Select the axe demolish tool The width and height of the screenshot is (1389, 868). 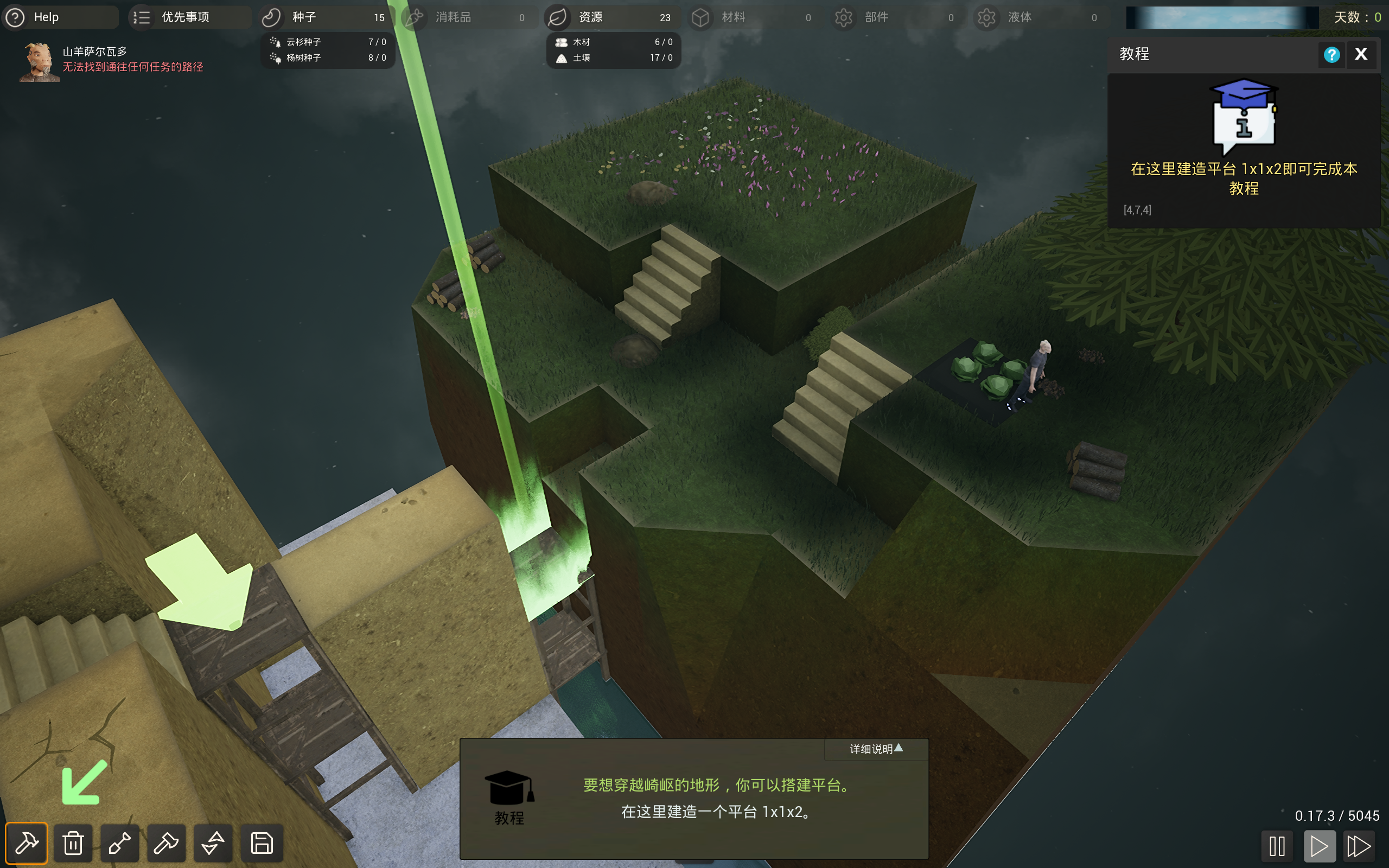tap(166, 843)
